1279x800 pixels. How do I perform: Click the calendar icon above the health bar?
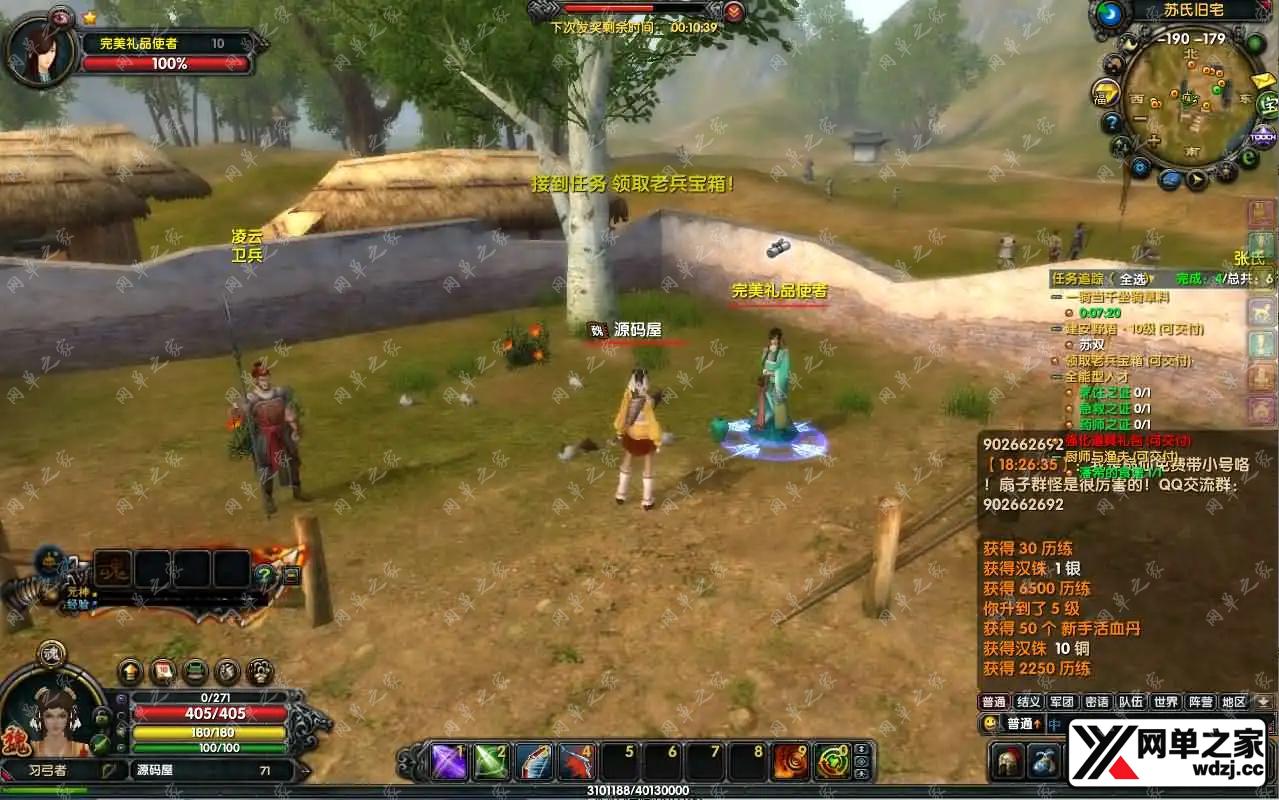click(162, 672)
